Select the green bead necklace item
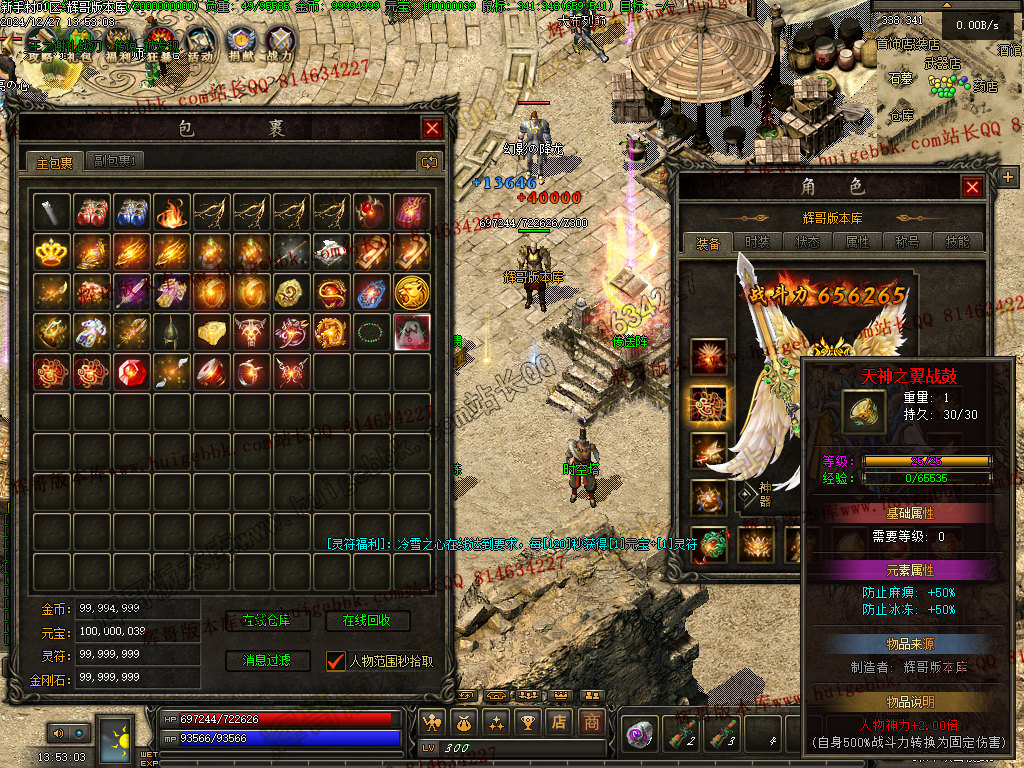1024x768 pixels. coord(371,331)
